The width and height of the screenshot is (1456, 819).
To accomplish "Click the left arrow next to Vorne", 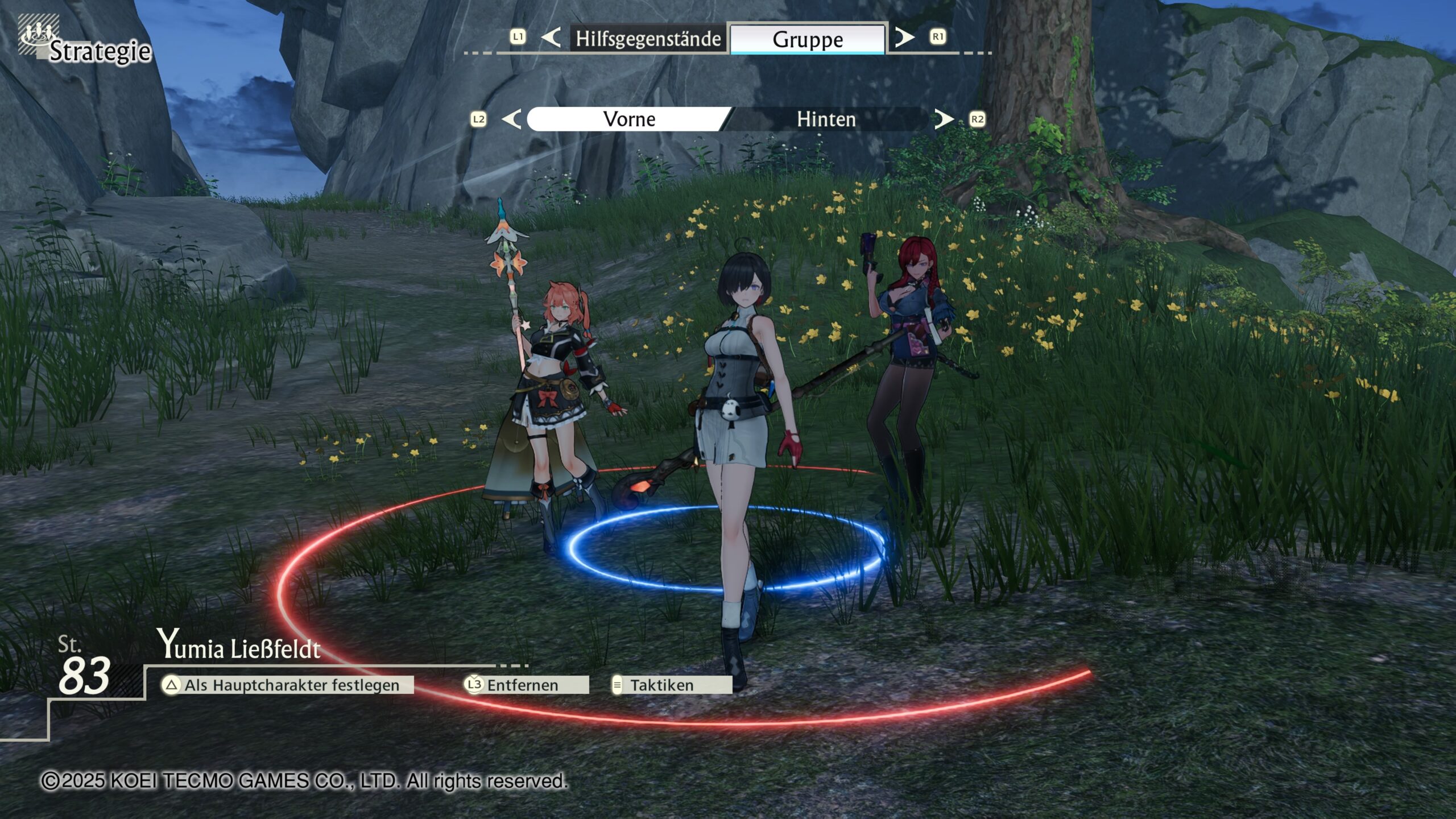I will 512,119.
